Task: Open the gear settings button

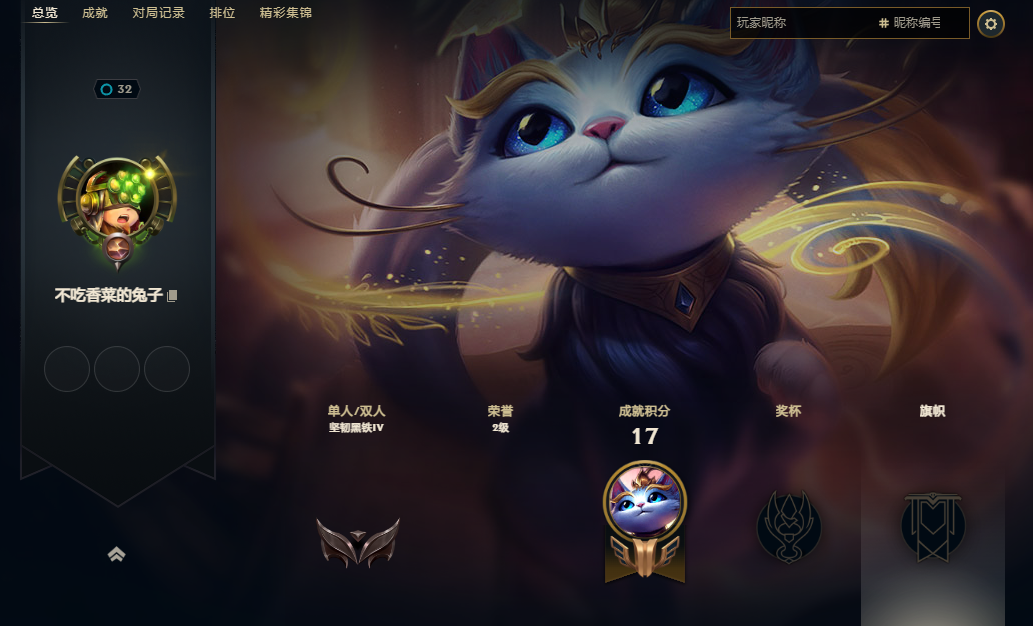Action: [990, 23]
